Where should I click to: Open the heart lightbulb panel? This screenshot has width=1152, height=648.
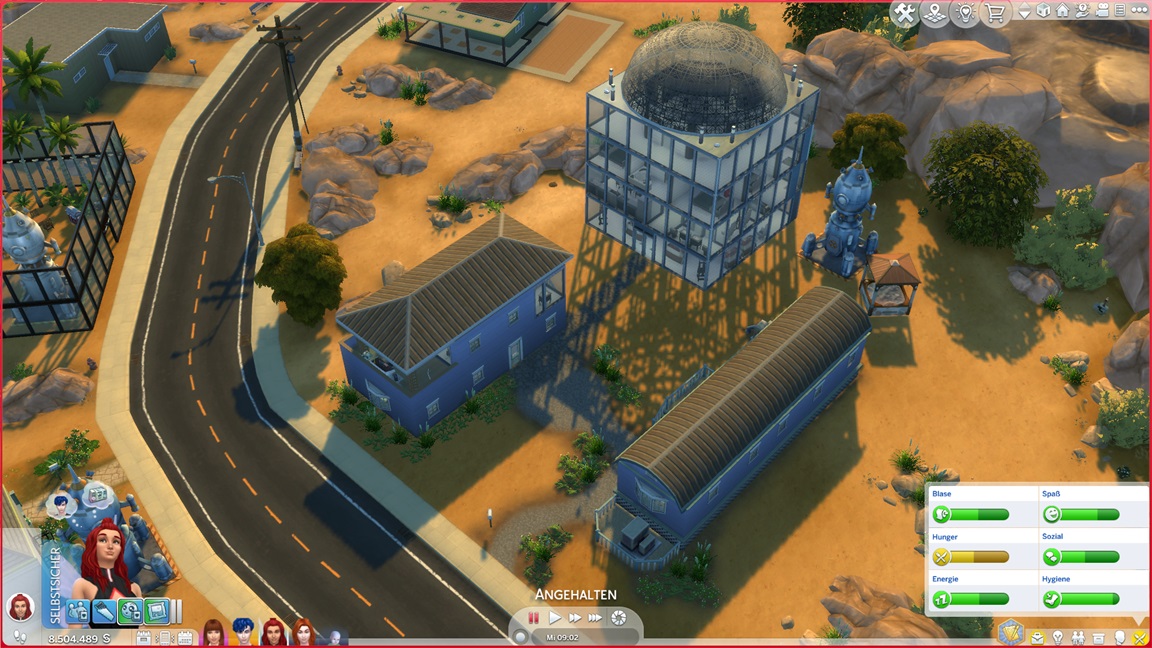(x=965, y=13)
